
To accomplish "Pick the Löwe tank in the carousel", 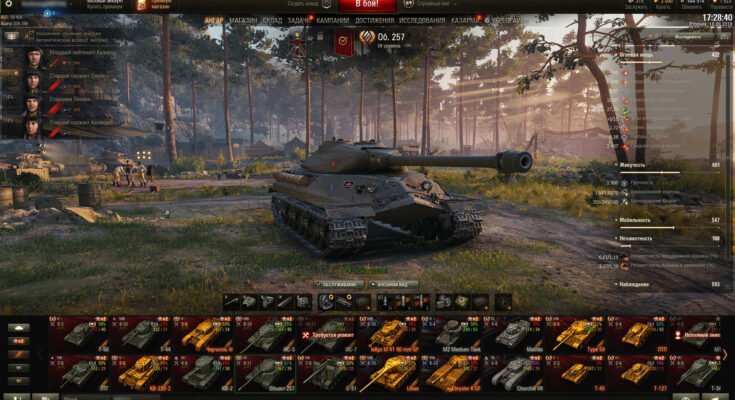I will [387, 373].
